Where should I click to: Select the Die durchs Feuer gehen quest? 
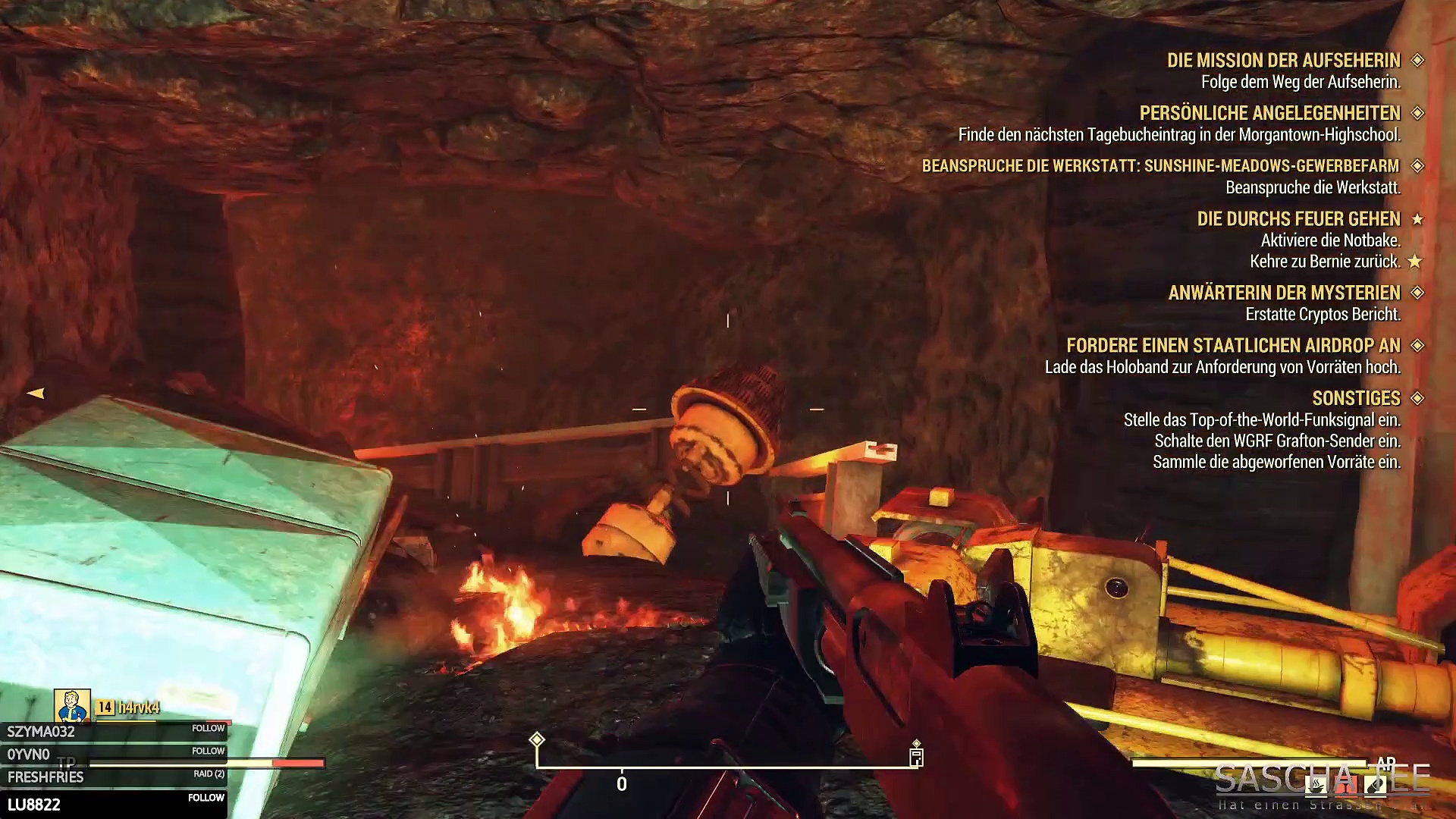(x=1298, y=219)
